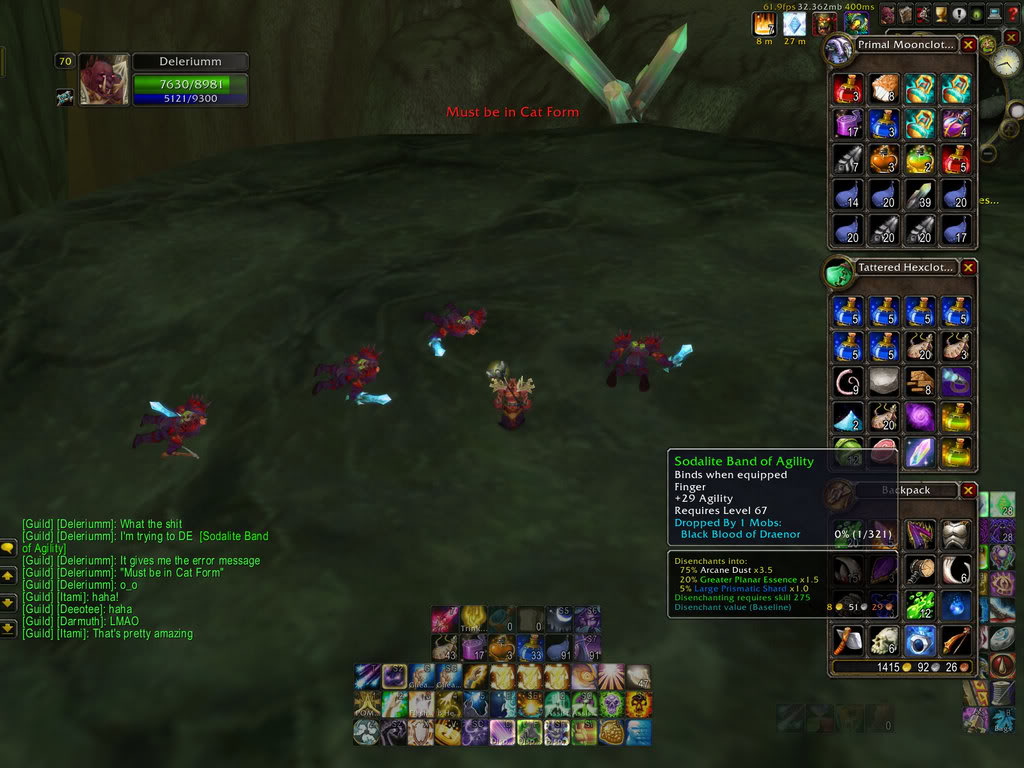The height and width of the screenshot is (768, 1024).
Task: Close the Backpack window
Action: pyautogui.click(x=968, y=490)
